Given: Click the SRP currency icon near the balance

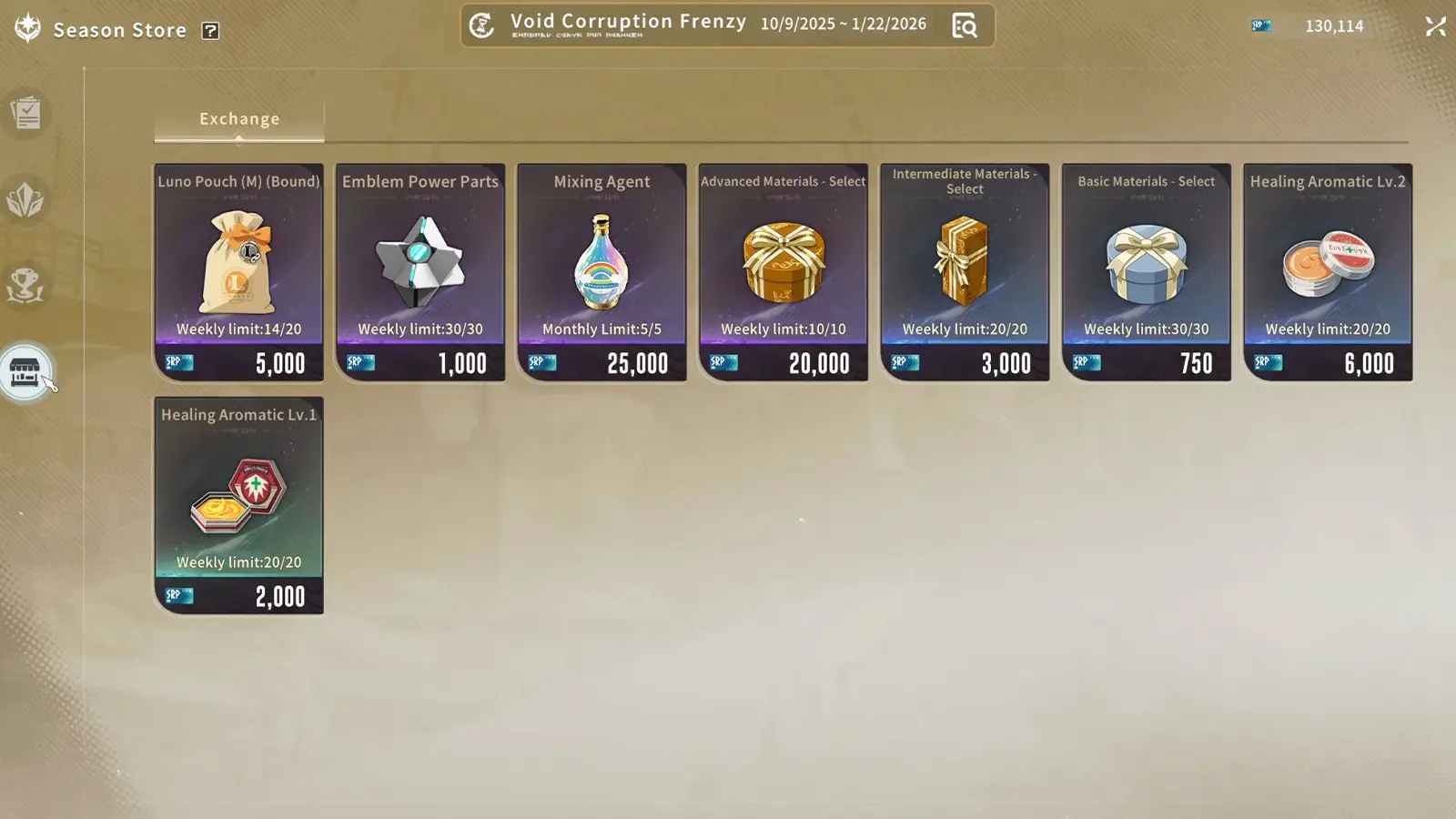Looking at the screenshot, I should (x=1261, y=25).
